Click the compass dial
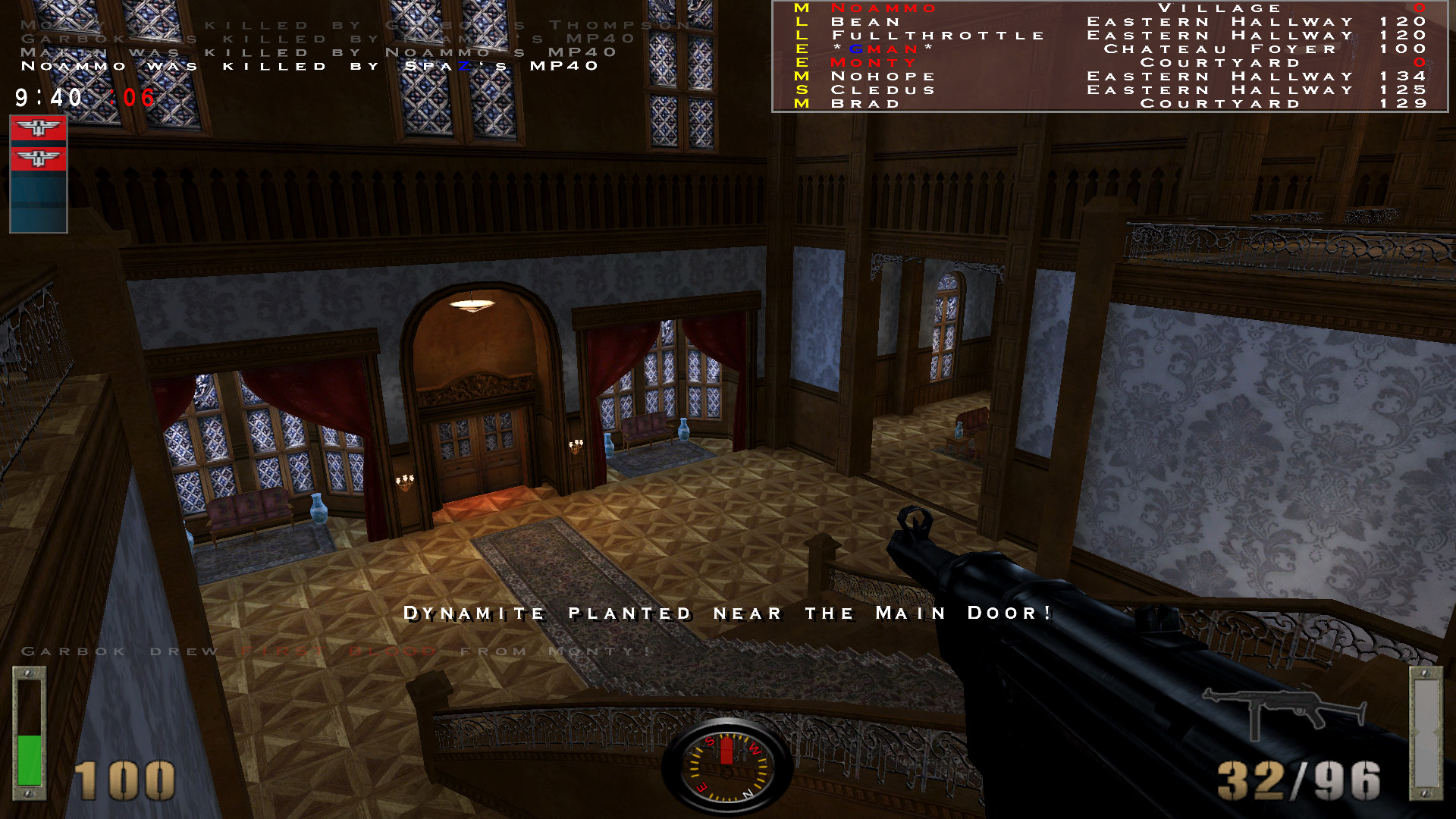Screen dimensions: 1456x819 (727, 767)
